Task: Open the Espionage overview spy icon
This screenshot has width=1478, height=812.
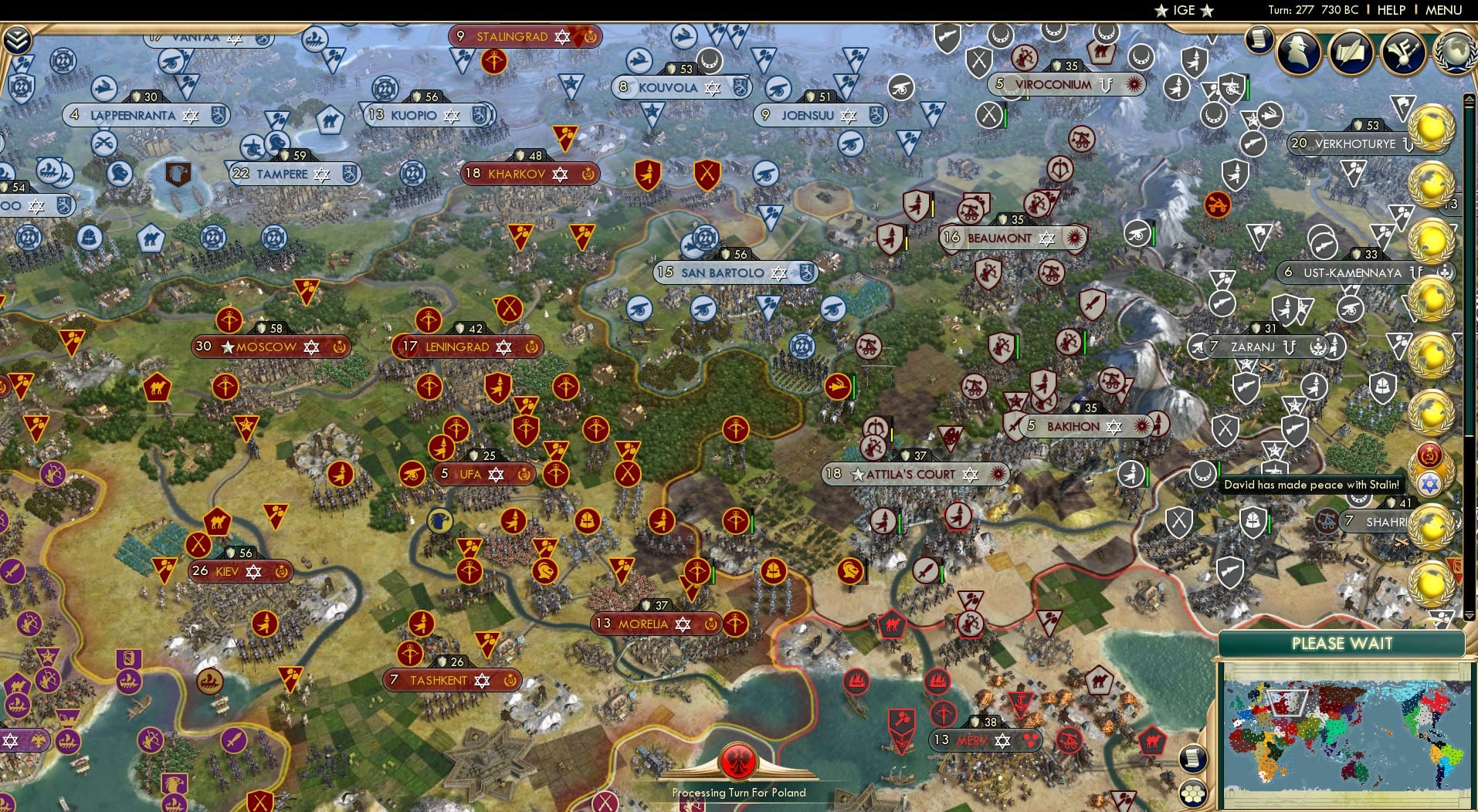Action: pyautogui.click(x=1297, y=52)
